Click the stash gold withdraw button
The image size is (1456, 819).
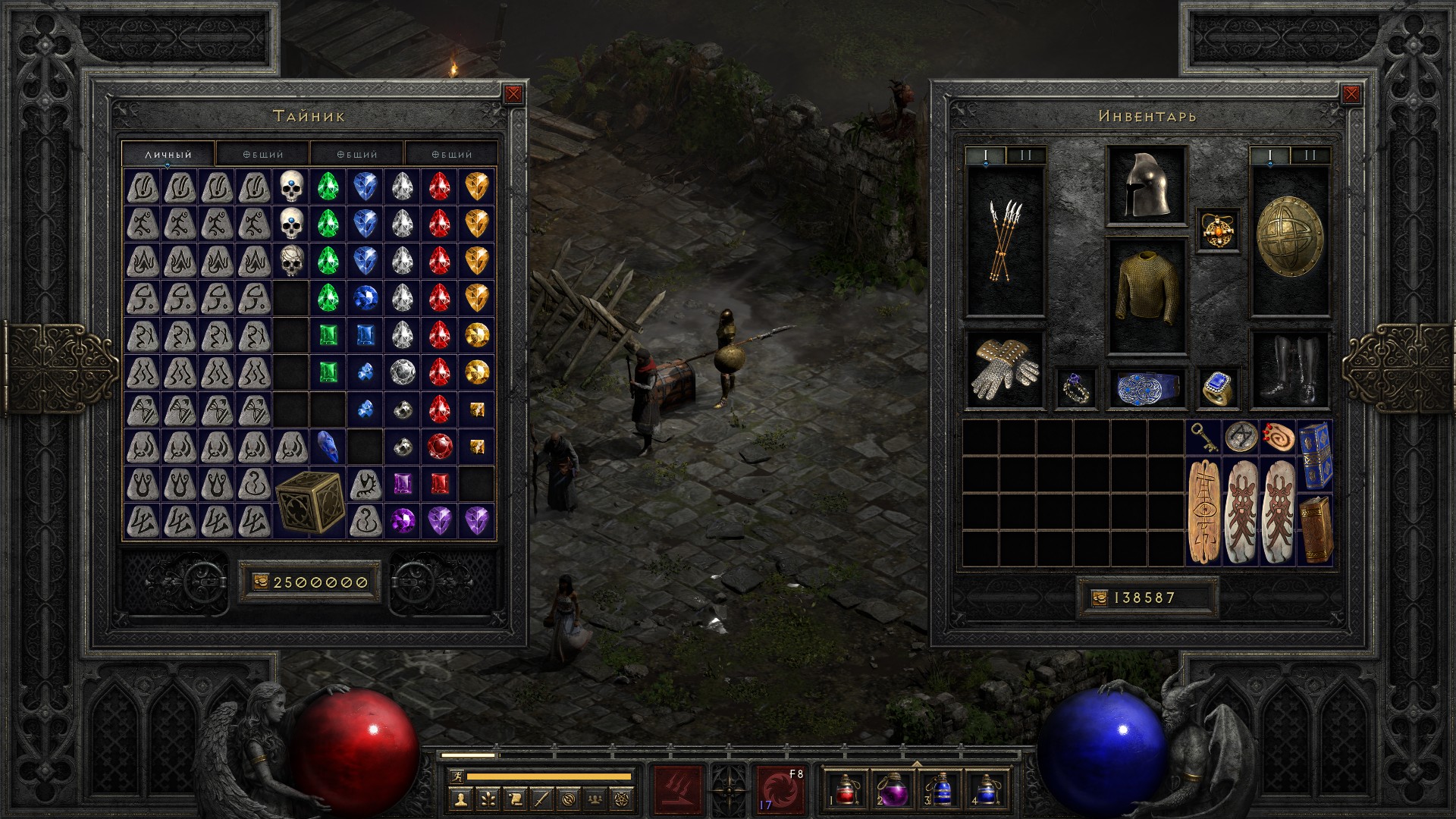pos(260,582)
